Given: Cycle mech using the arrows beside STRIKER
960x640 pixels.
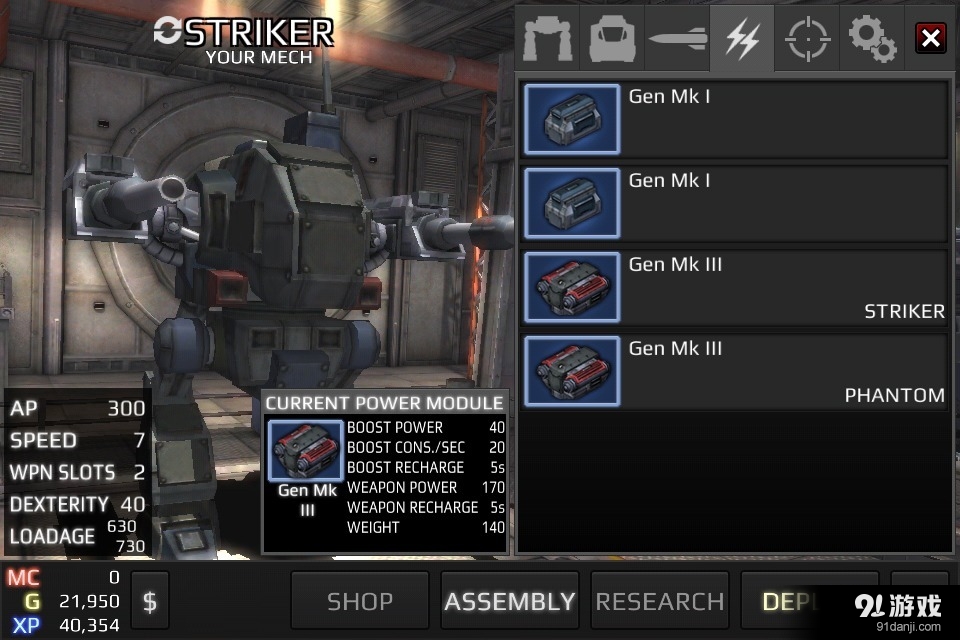Looking at the screenshot, I should click(168, 32).
